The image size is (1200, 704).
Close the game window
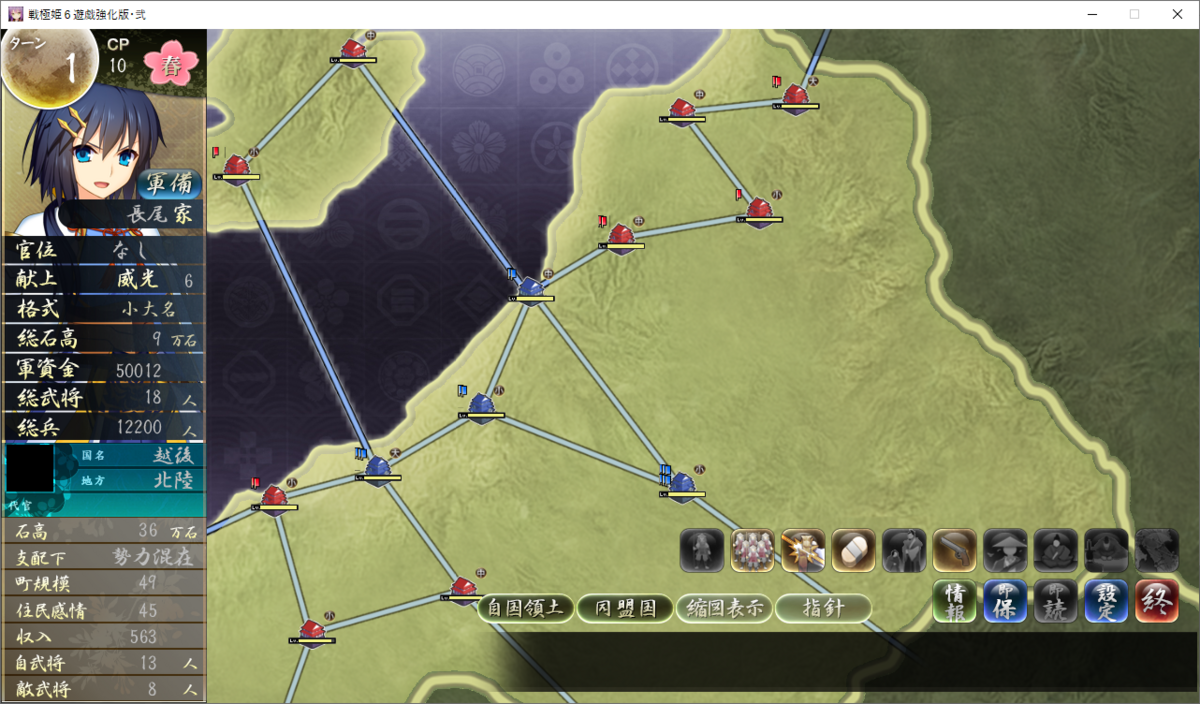[x=1177, y=14]
